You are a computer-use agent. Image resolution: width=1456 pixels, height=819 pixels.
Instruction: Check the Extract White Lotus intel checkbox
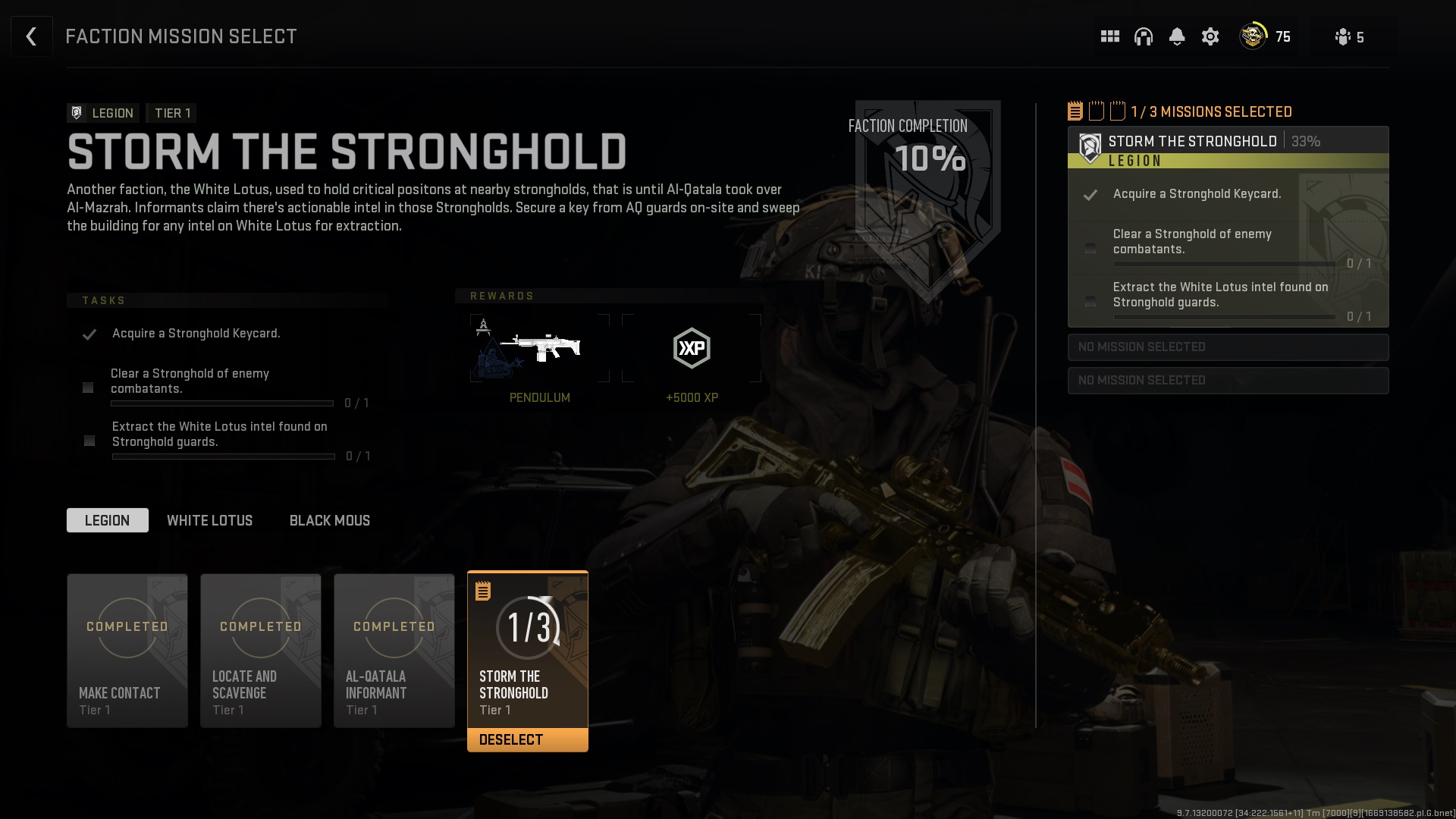[89, 441]
